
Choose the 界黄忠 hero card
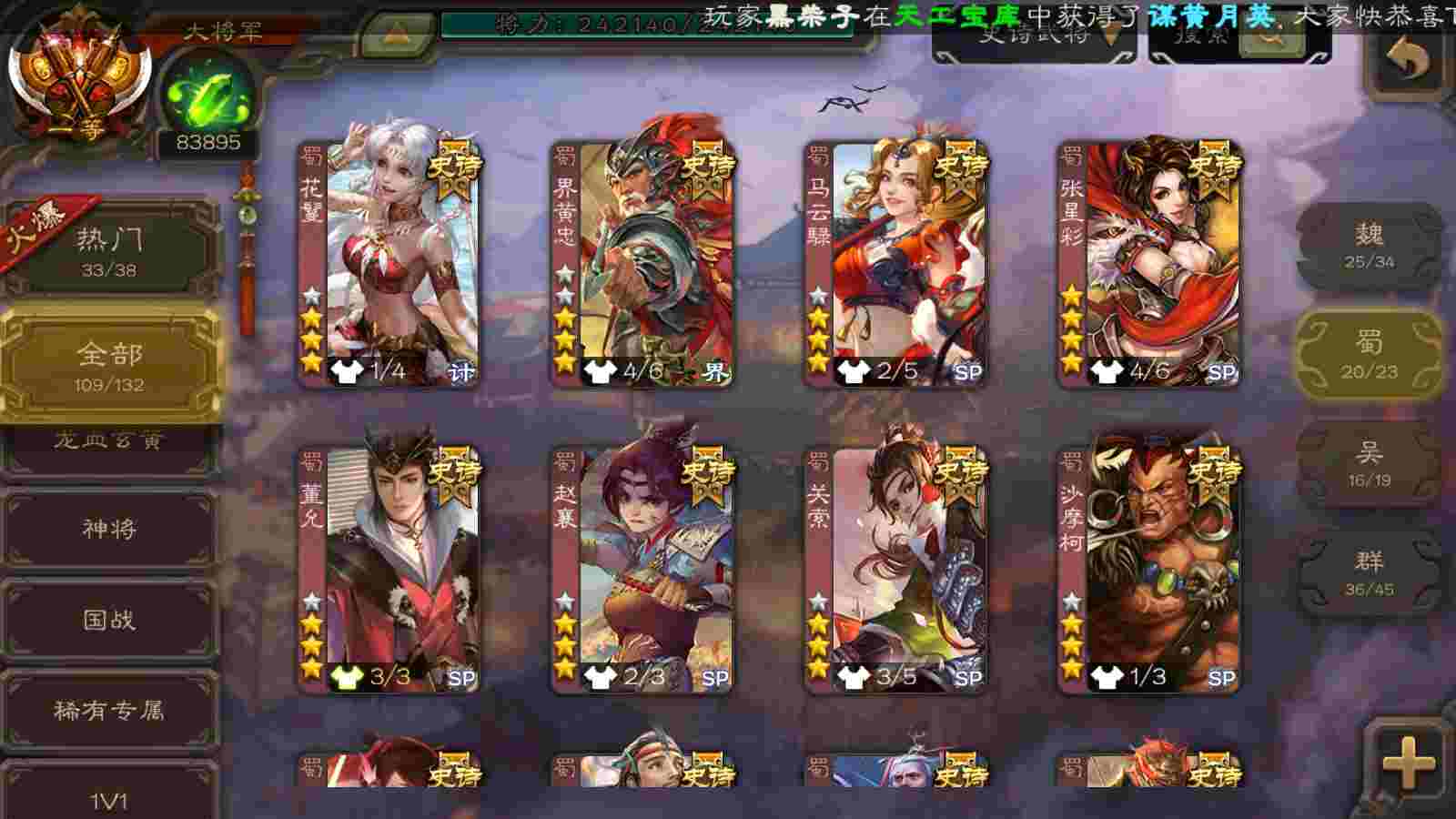coord(642,264)
